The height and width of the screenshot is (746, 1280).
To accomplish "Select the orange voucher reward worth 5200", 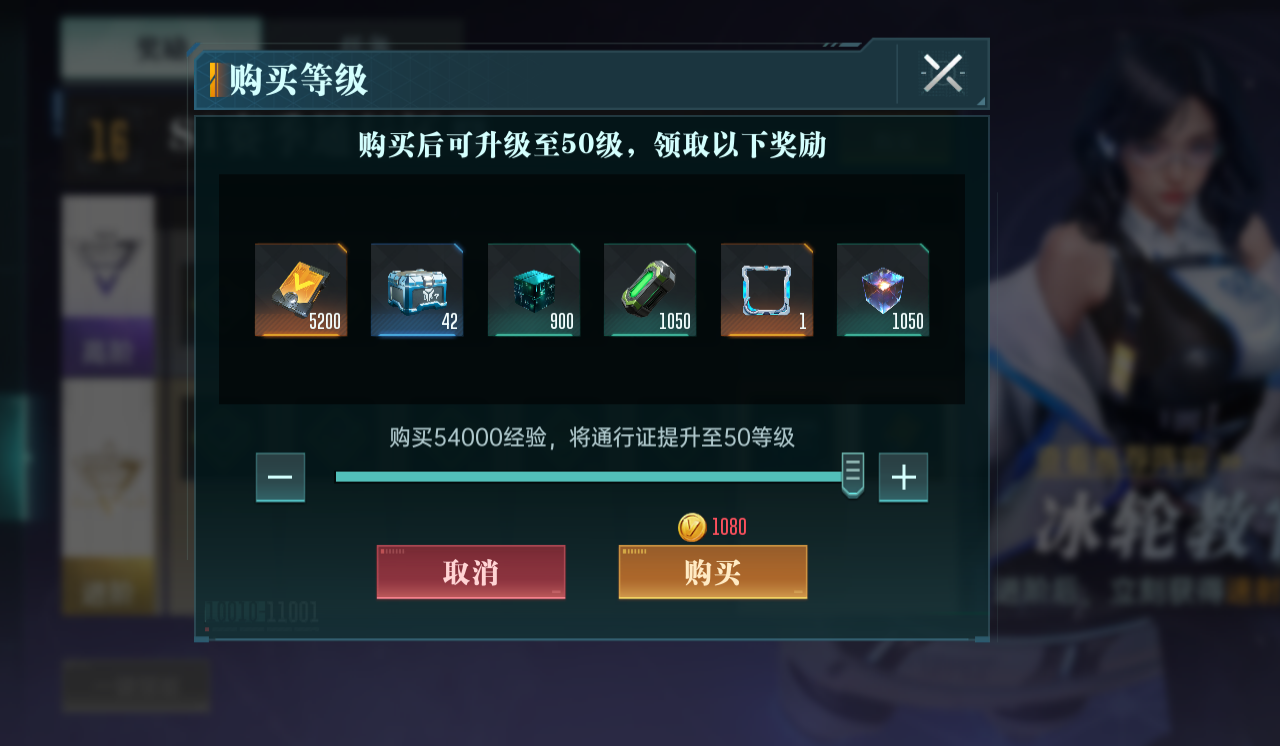I will [x=300, y=289].
